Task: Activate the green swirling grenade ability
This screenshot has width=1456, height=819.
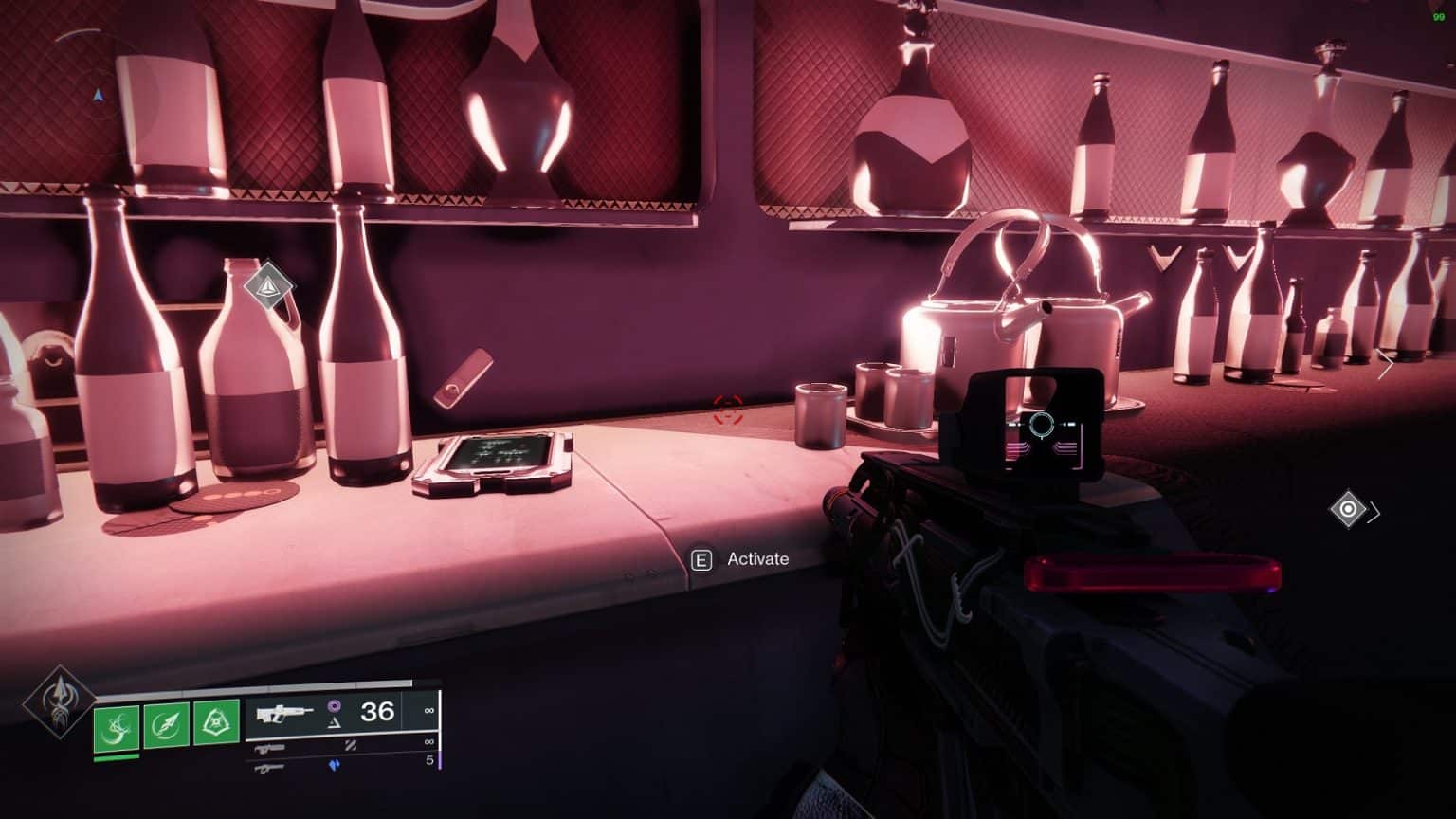Action: tap(117, 728)
